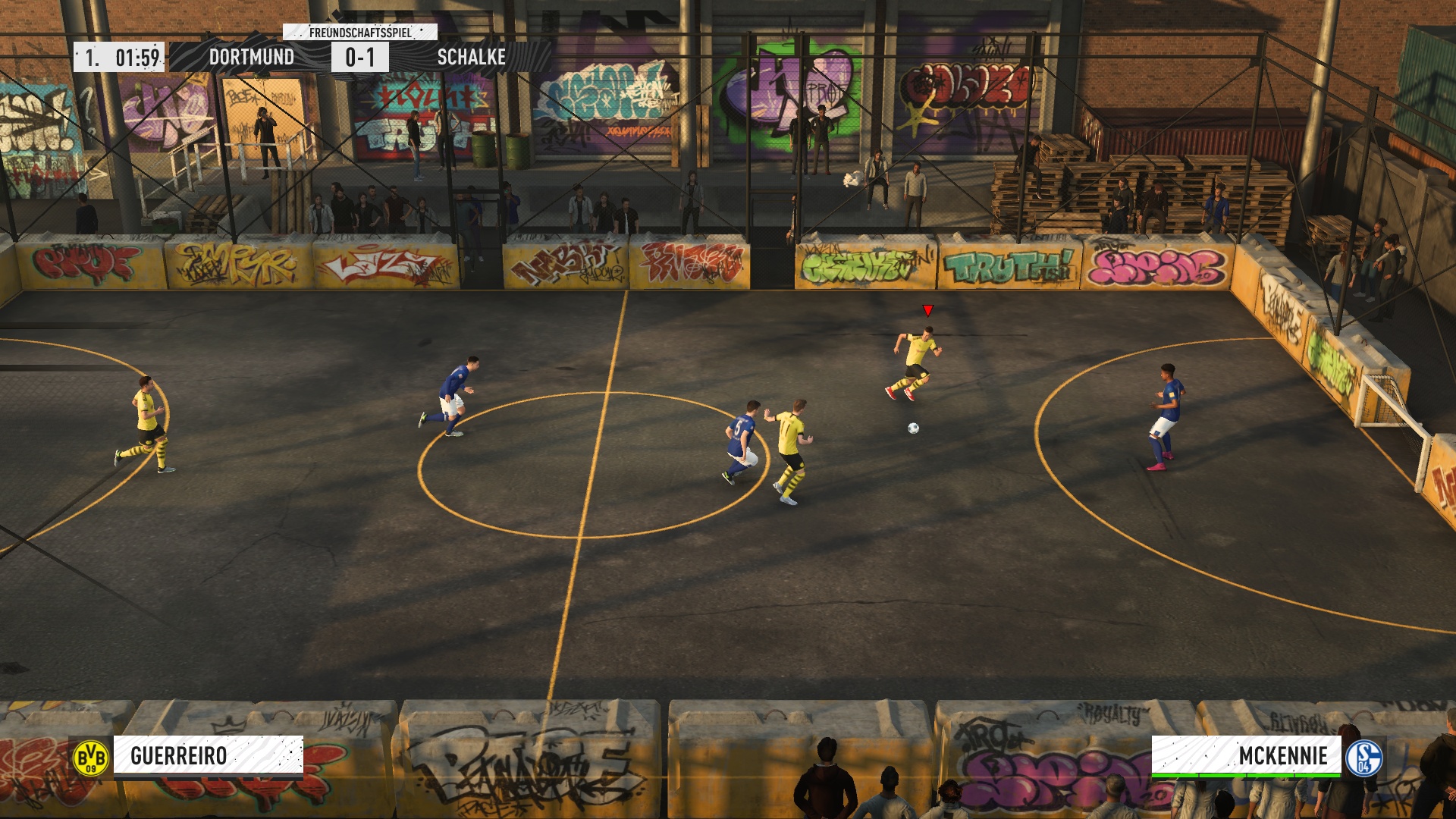The image size is (1456, 819).
Task: Click the Schalke team name on scoreboard
Action: click(x=471, y=57)
